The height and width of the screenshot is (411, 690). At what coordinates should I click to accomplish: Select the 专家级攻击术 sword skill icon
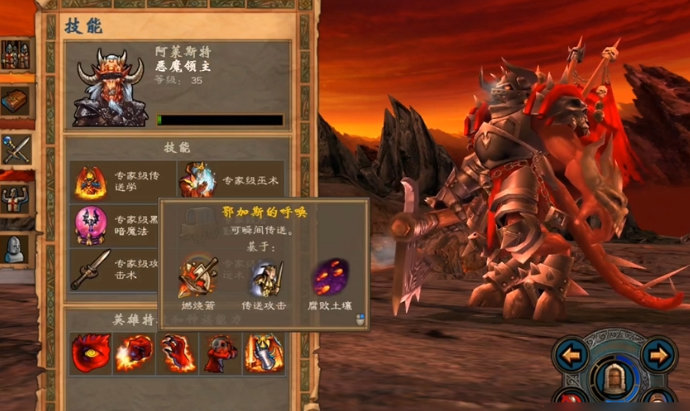tap(91, 269)
